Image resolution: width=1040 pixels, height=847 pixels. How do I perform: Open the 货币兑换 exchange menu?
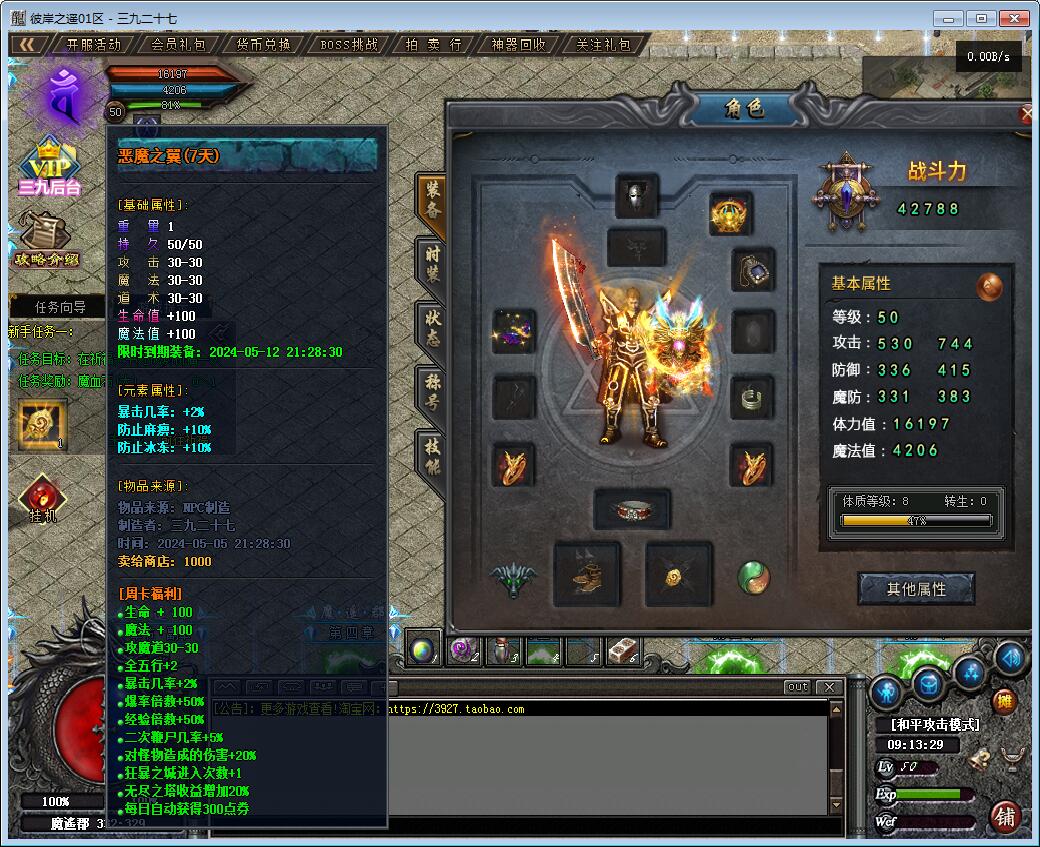tap(263, 44)
